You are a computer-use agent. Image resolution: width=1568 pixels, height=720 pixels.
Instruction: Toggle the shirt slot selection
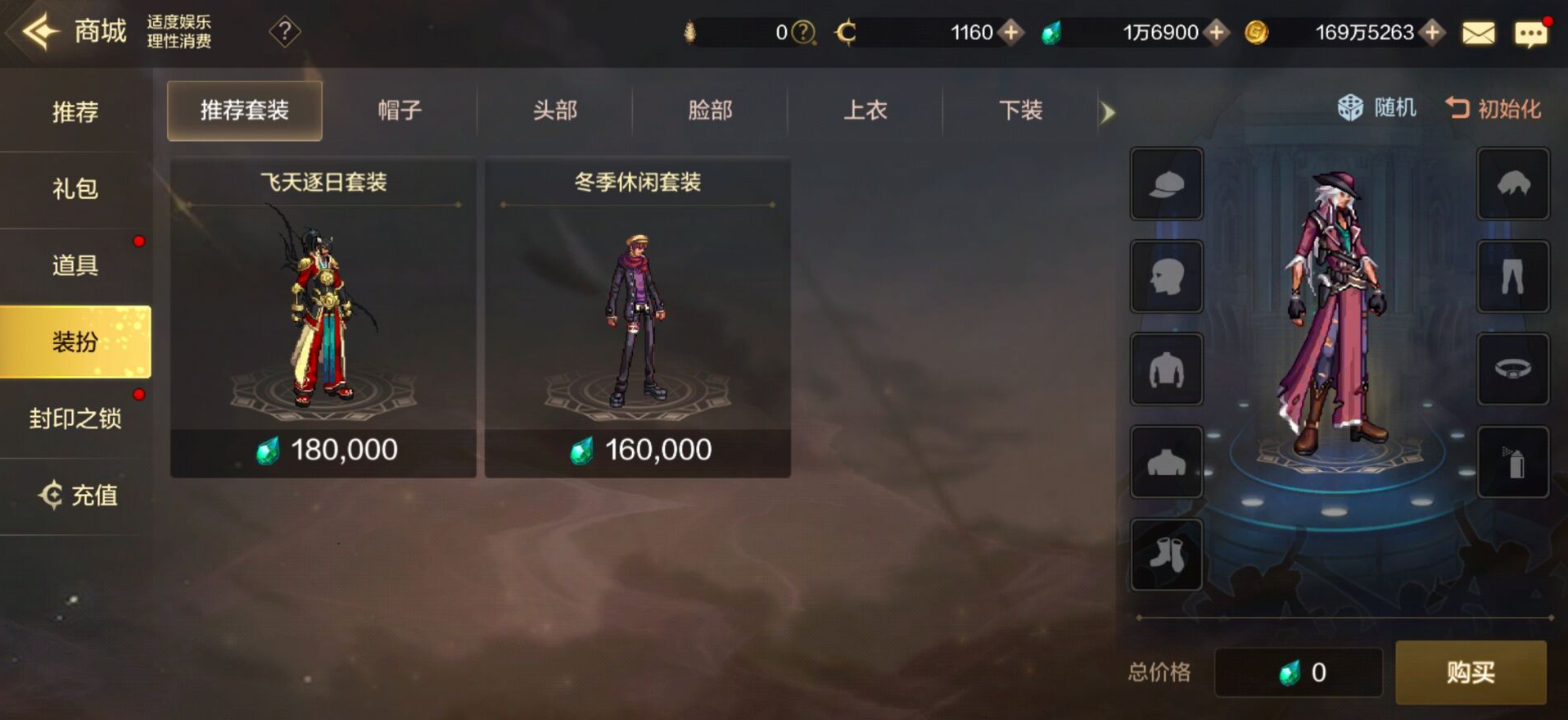[x=1166, y=369]
